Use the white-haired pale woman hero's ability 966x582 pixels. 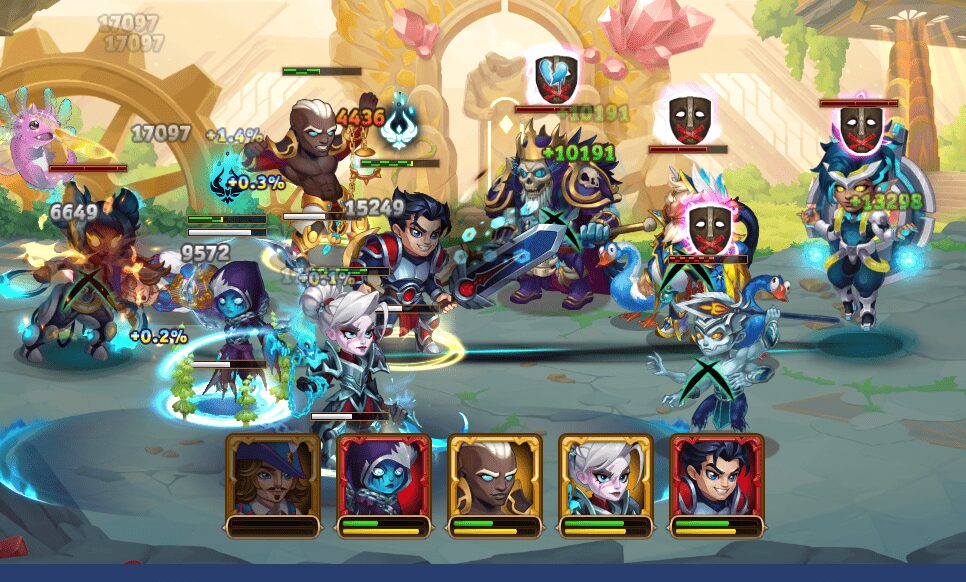[606, 476]
